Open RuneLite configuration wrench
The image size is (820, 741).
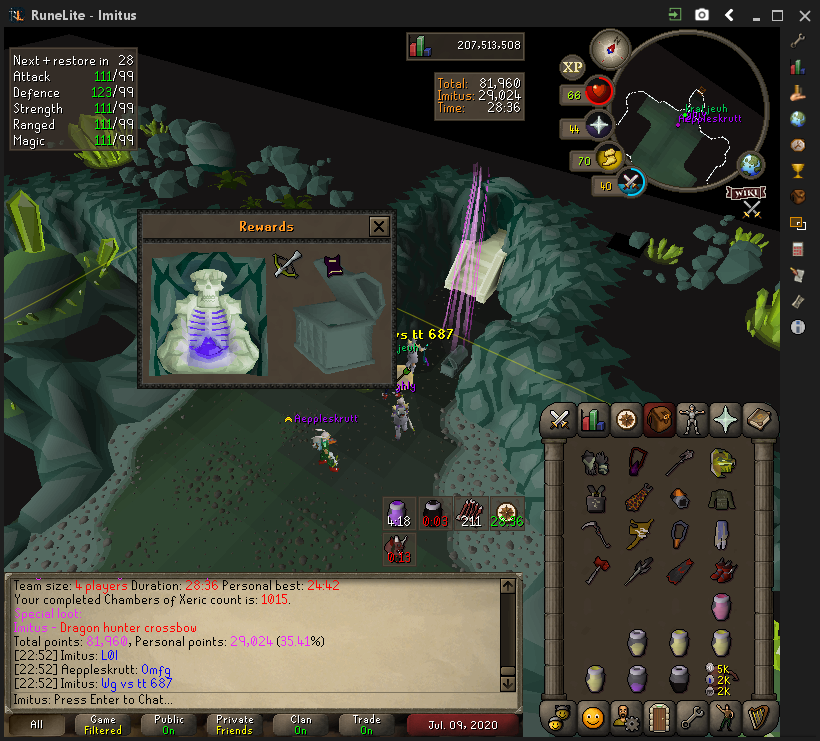(x=798, y=41)
